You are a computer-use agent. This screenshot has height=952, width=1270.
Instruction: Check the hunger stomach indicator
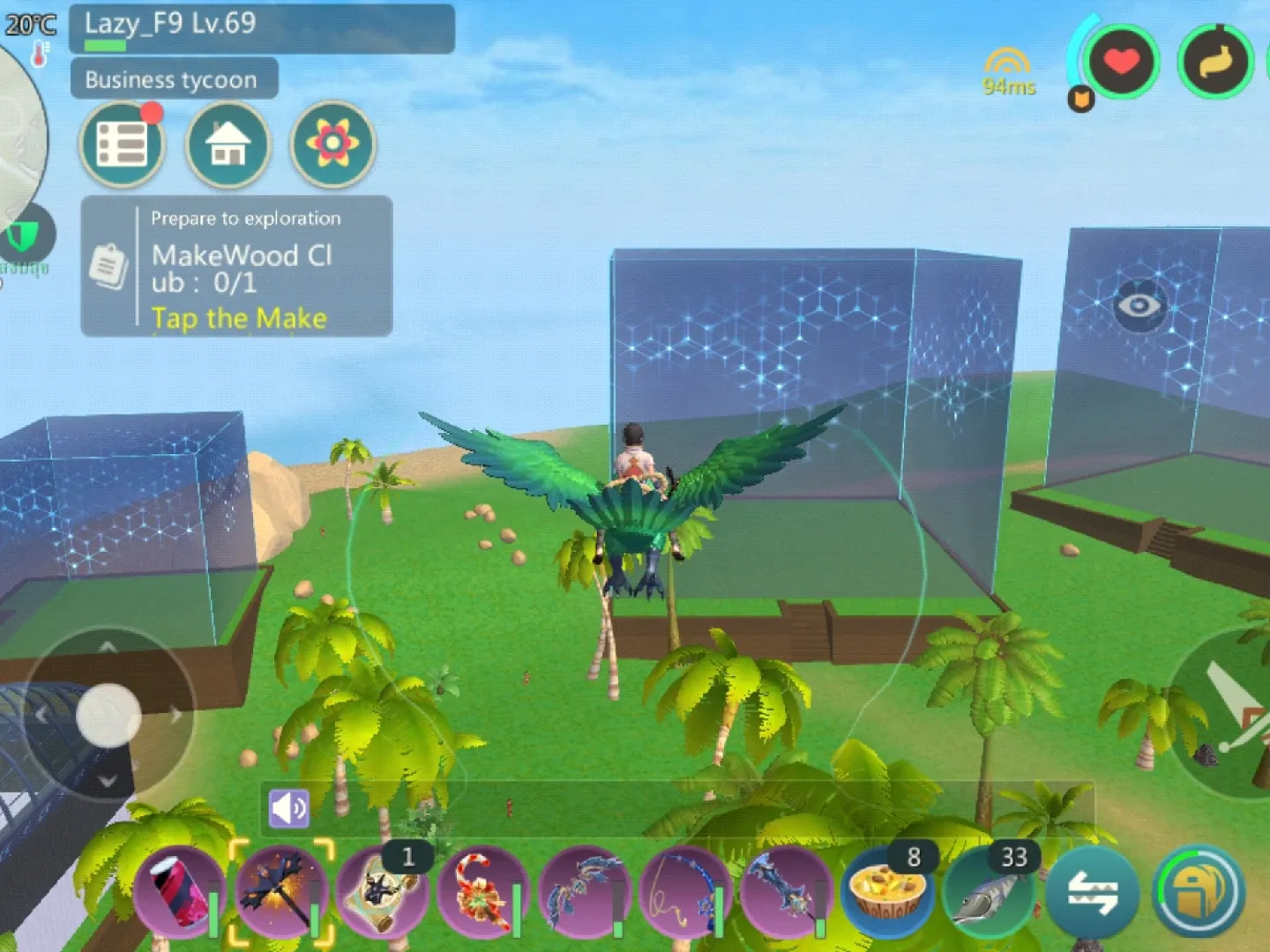(x=1215, y=62)
